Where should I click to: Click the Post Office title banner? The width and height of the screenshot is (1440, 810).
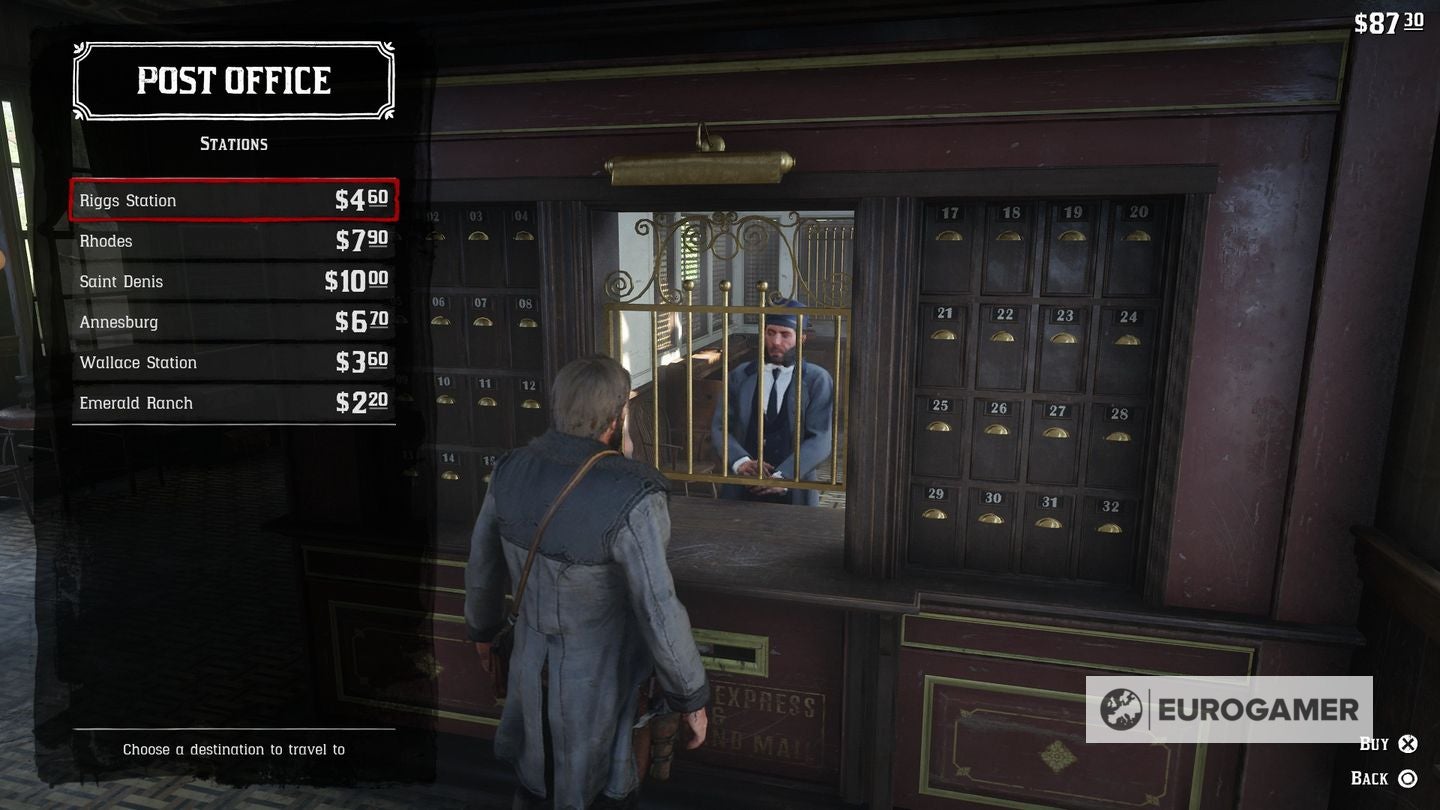coord(233,80)
